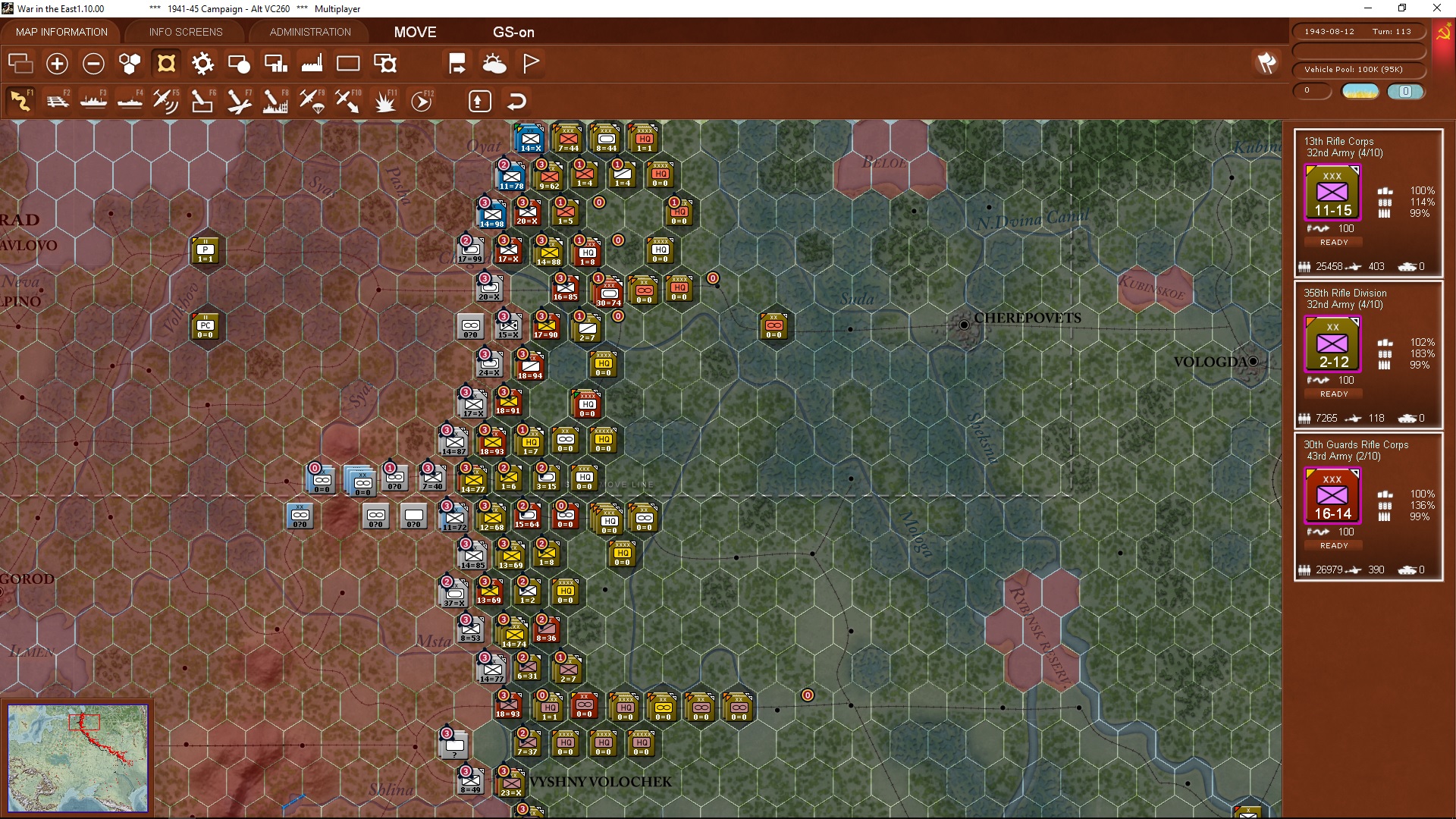Click the weather condition indicator pill

coord(1360,90)
